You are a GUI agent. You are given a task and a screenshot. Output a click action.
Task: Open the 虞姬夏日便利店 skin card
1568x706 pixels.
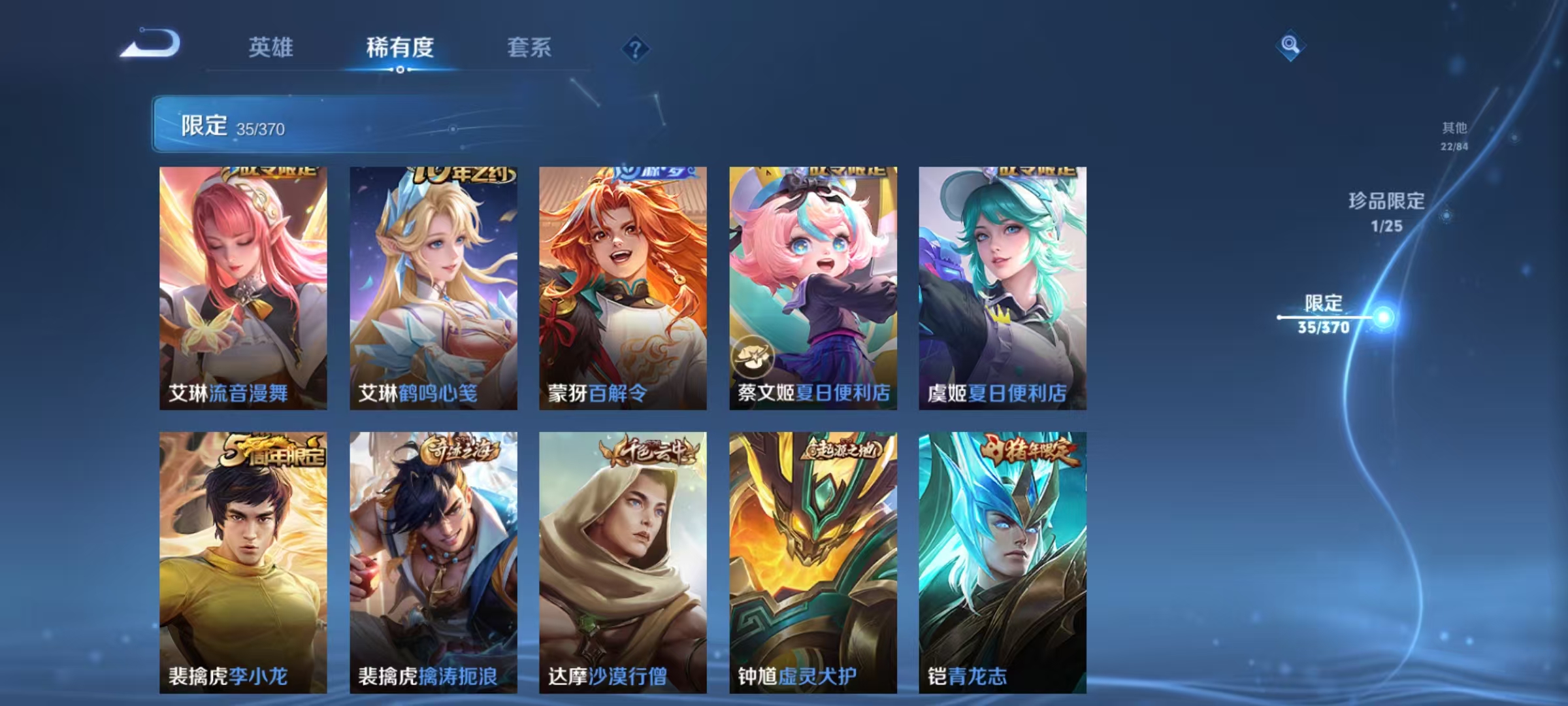[x=1003, y=288]
